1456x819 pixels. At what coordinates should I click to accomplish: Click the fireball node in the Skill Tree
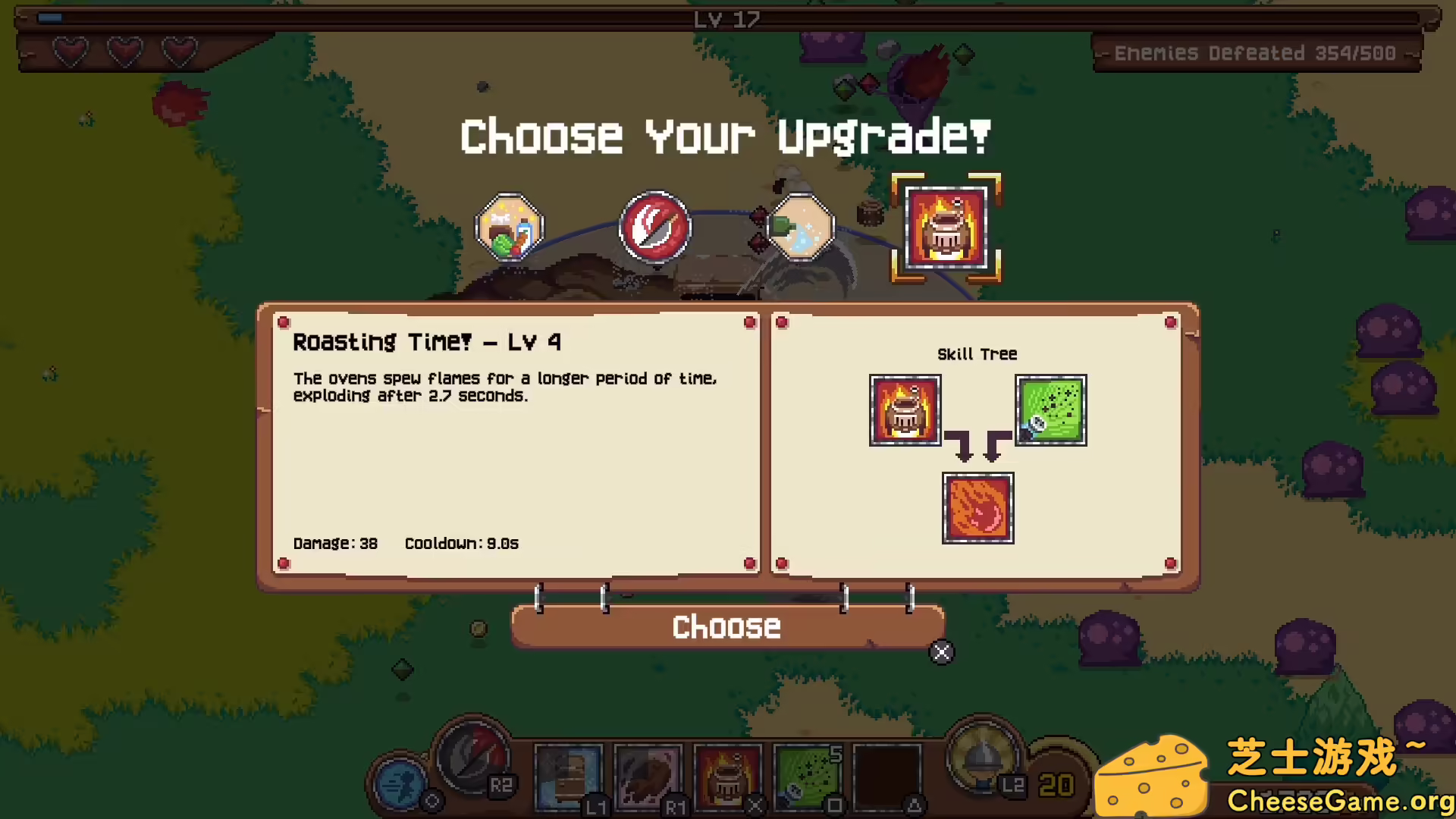tap(977, 507)
